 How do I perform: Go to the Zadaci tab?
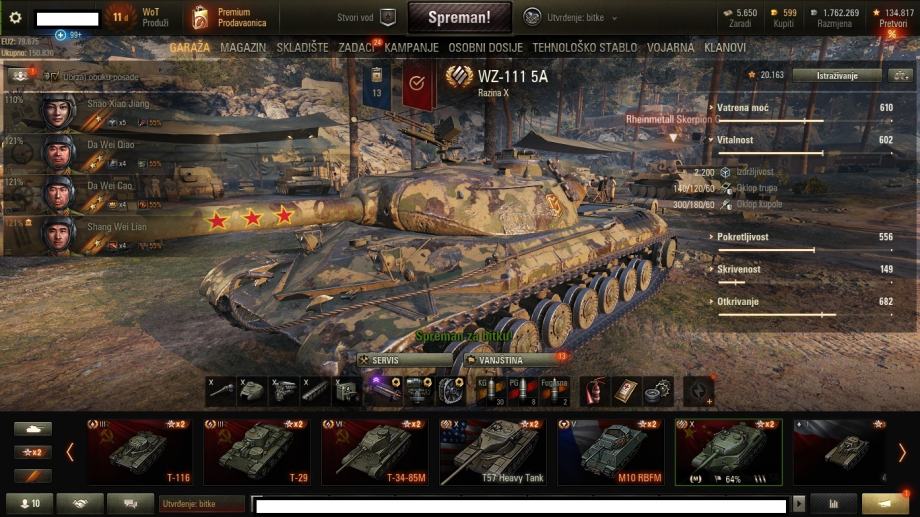(357, 47)
